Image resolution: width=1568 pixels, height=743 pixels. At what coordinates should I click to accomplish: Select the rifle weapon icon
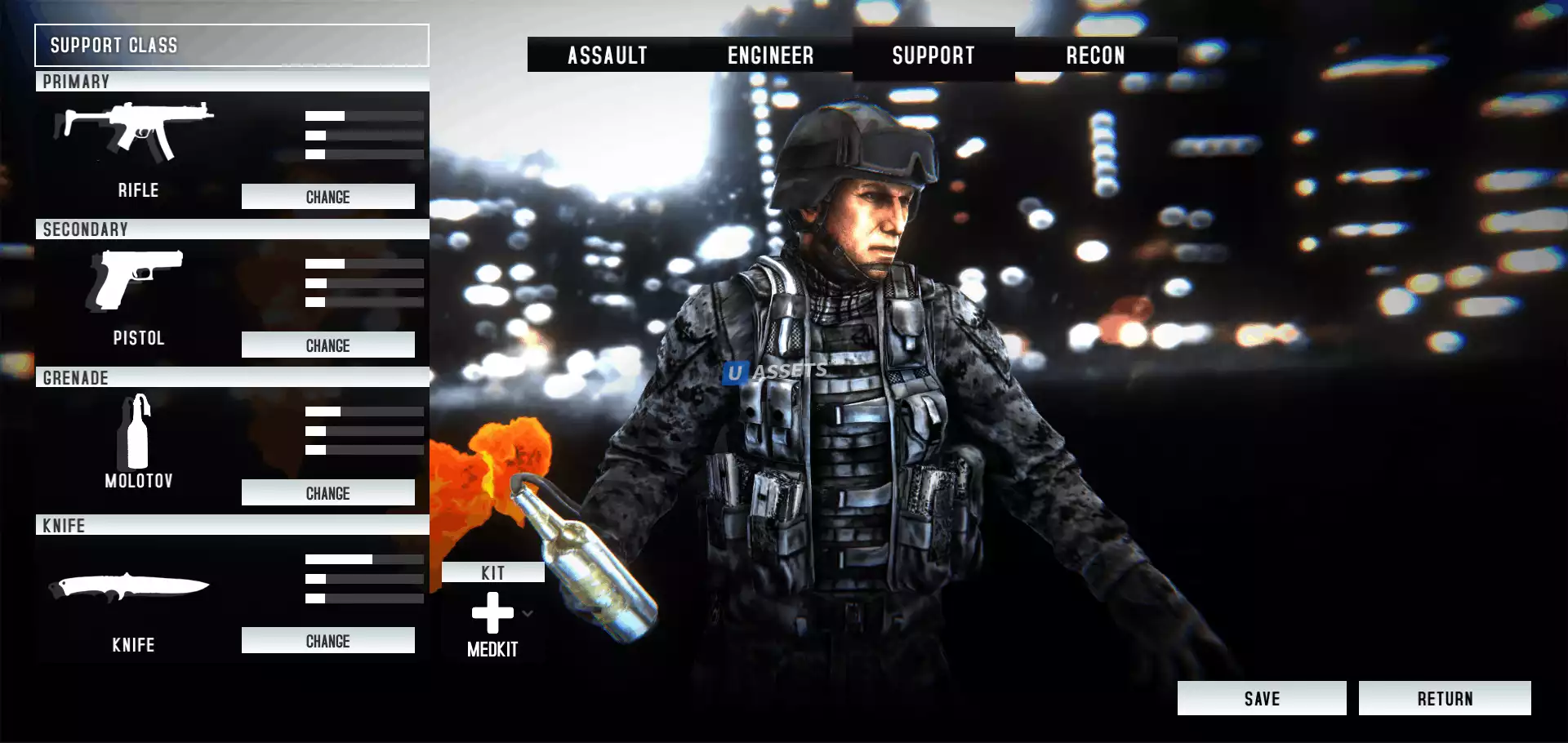136,131
